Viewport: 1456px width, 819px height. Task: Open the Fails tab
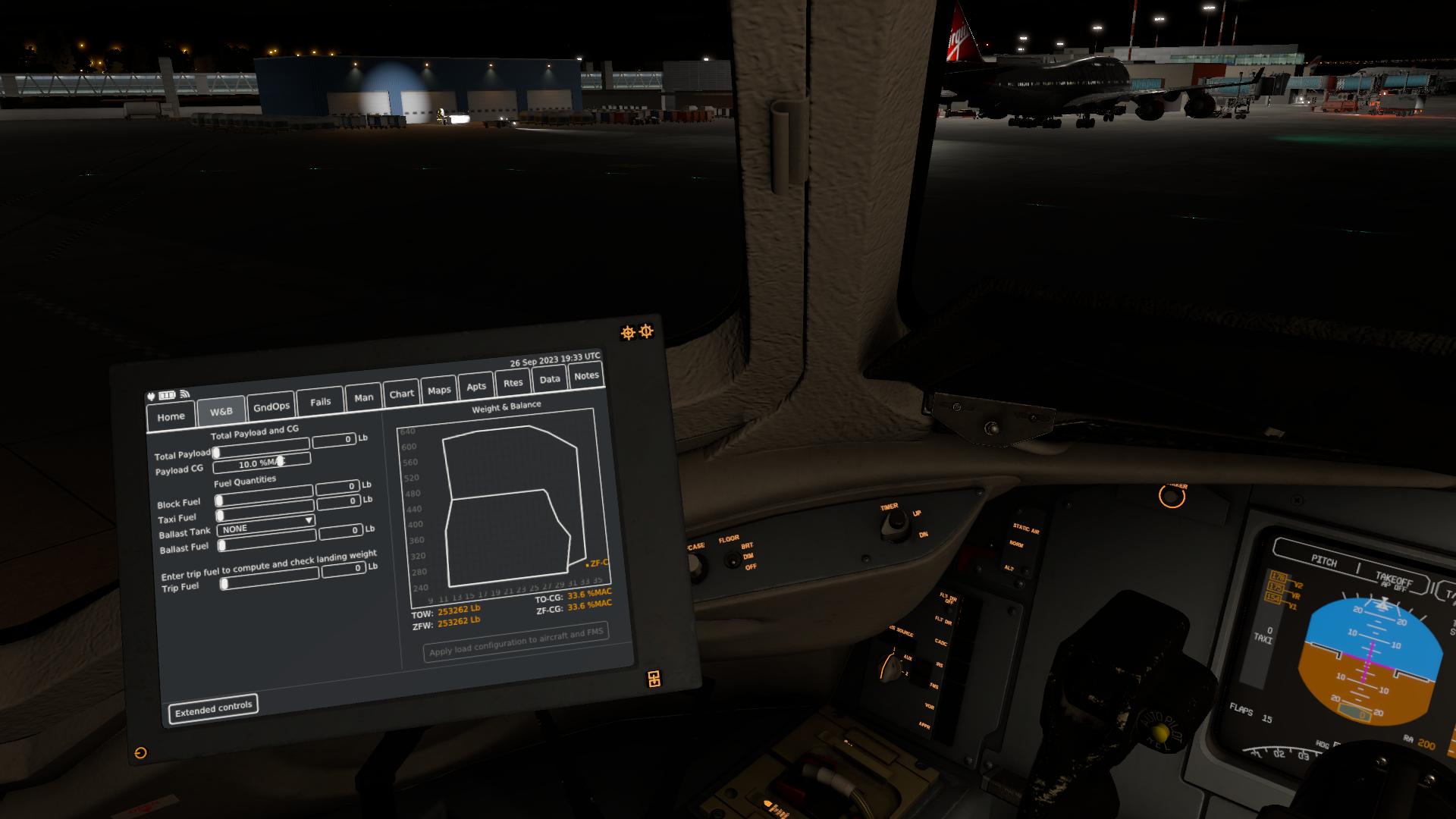click(321, 401)
